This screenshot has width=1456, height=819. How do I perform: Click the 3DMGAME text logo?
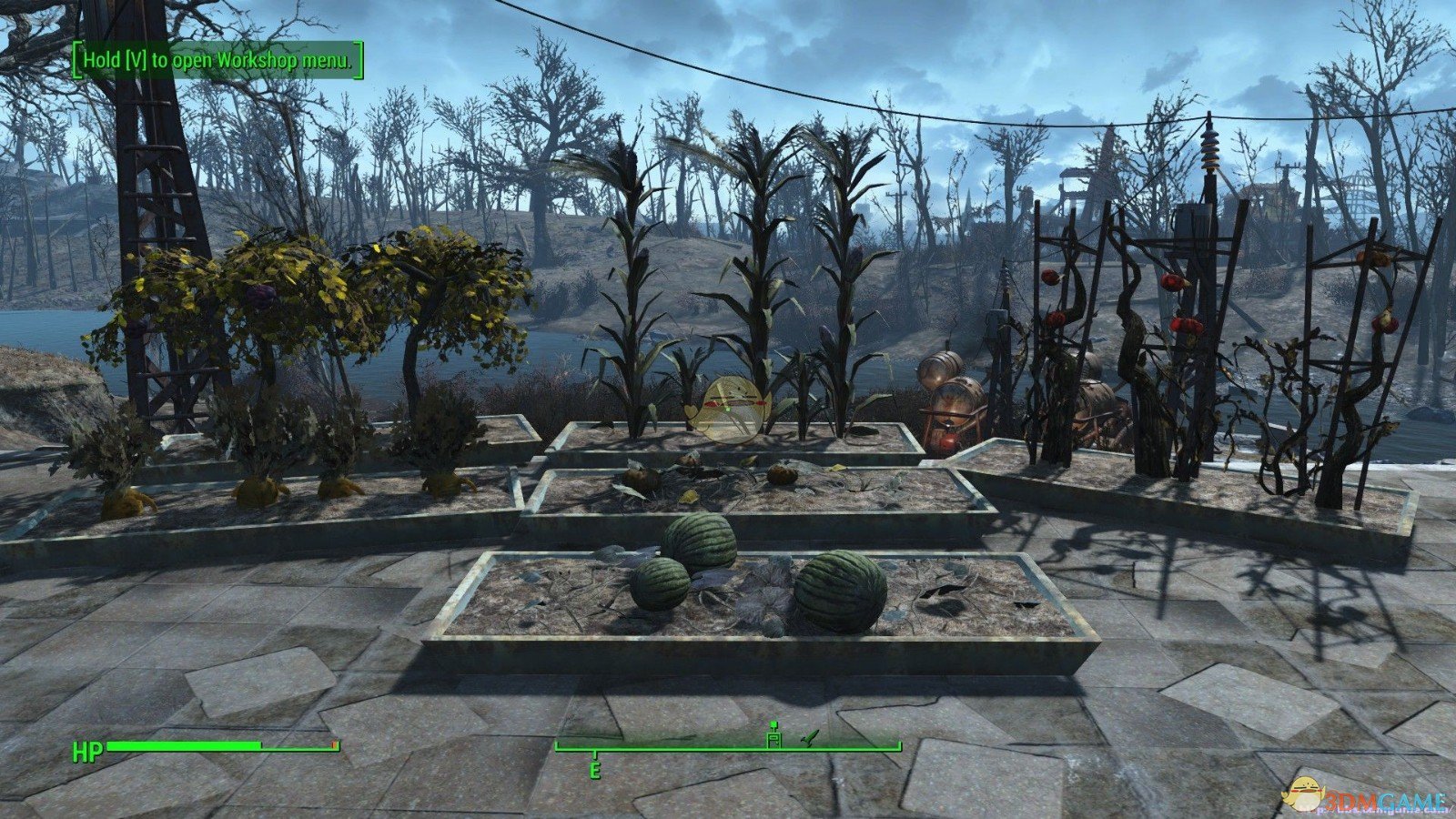click(x=1385, y=798)
